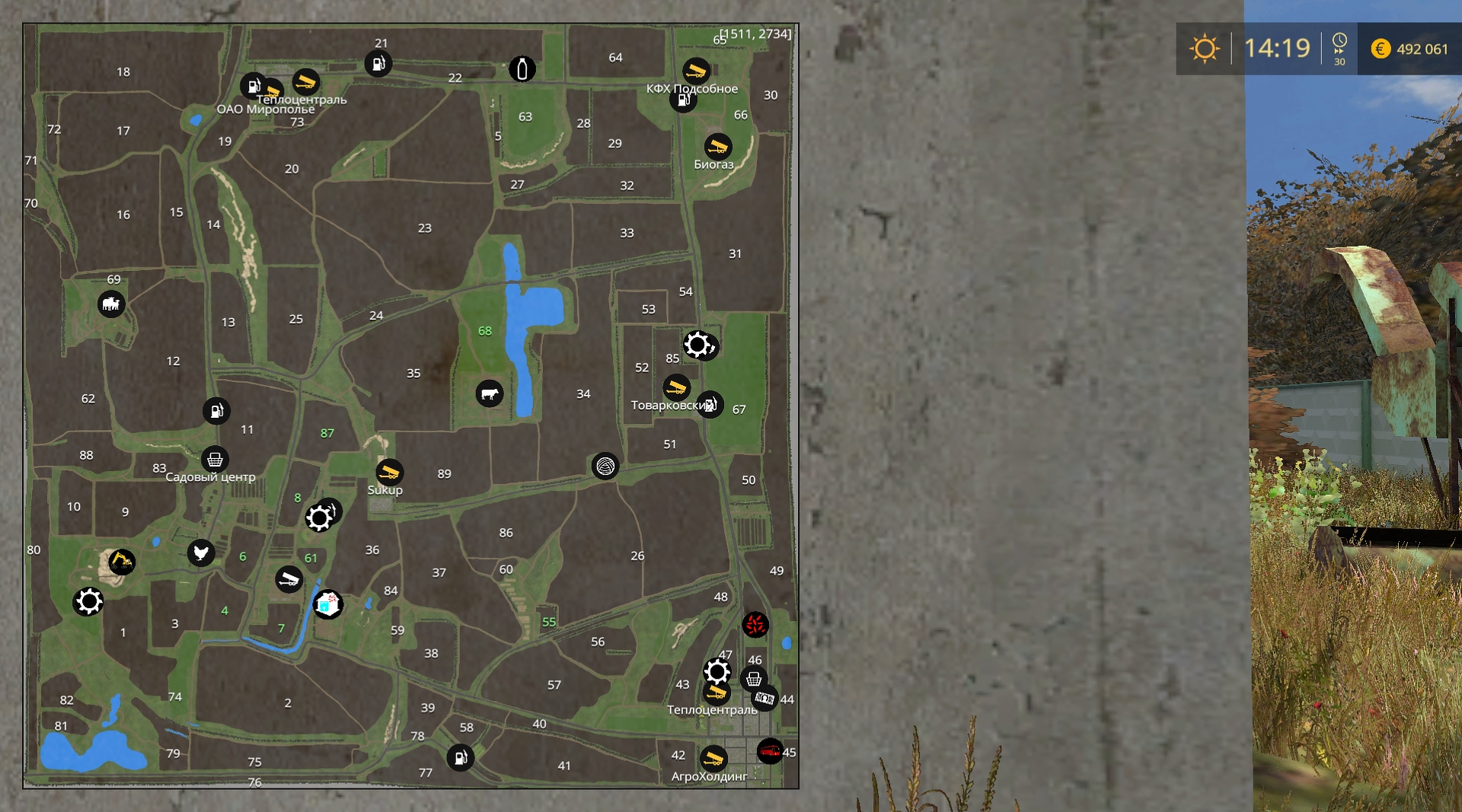Select the farmhouse map marker
The image size is (1462, 812).
tap(328, 605)
